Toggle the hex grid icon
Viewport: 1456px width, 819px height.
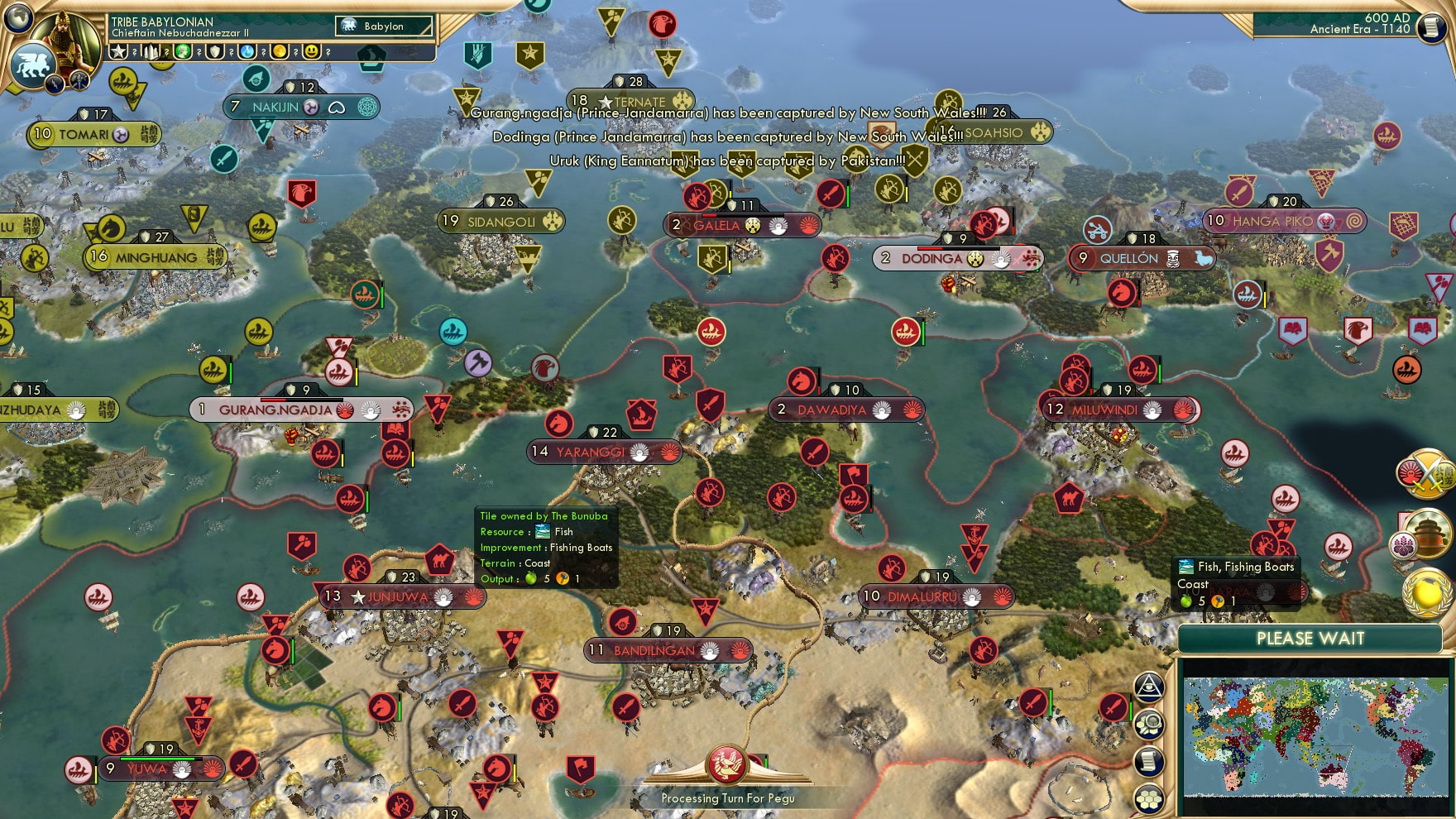pos(1149,798)
